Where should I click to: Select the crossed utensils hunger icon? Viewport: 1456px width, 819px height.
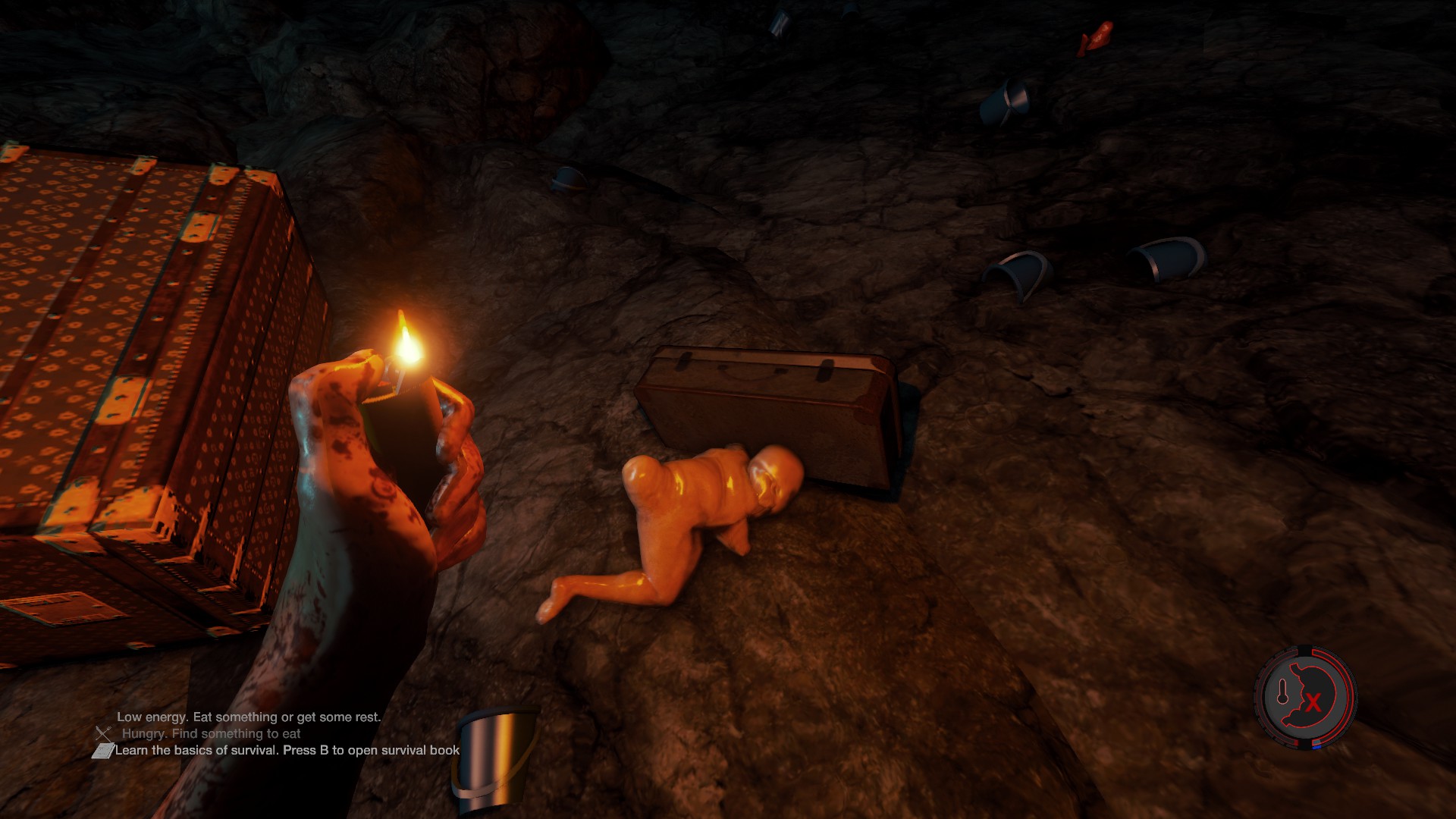103,733
